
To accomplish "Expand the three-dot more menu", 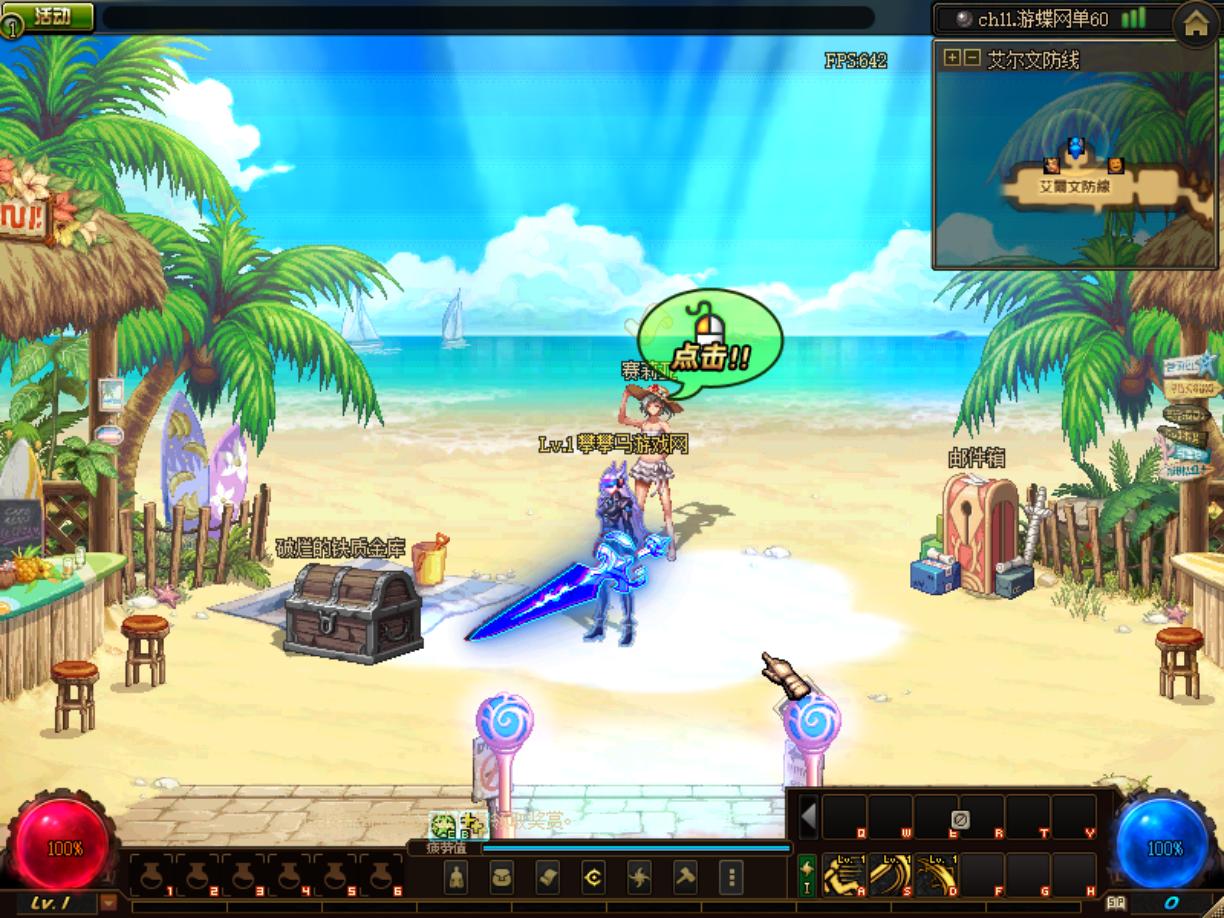I will pos(732,878).
